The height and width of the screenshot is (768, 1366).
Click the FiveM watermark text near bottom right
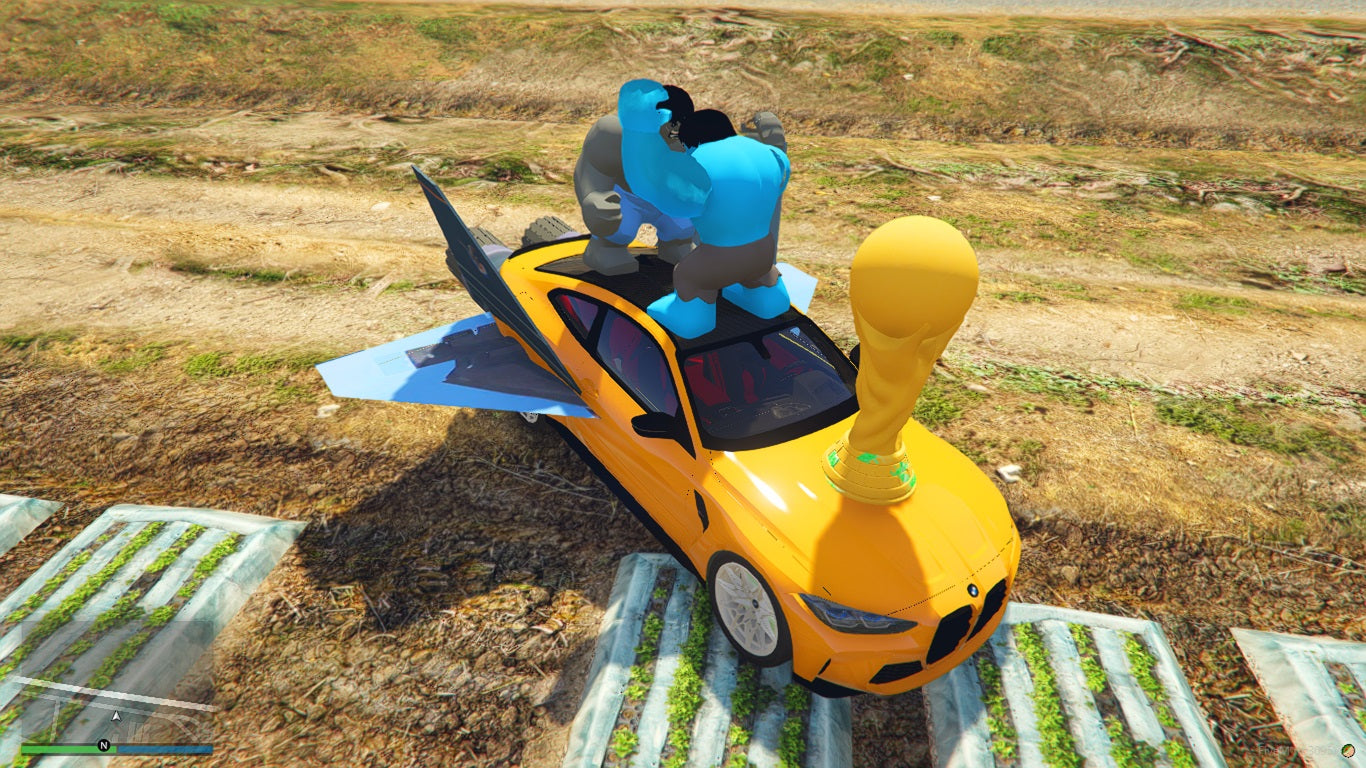1290,751
